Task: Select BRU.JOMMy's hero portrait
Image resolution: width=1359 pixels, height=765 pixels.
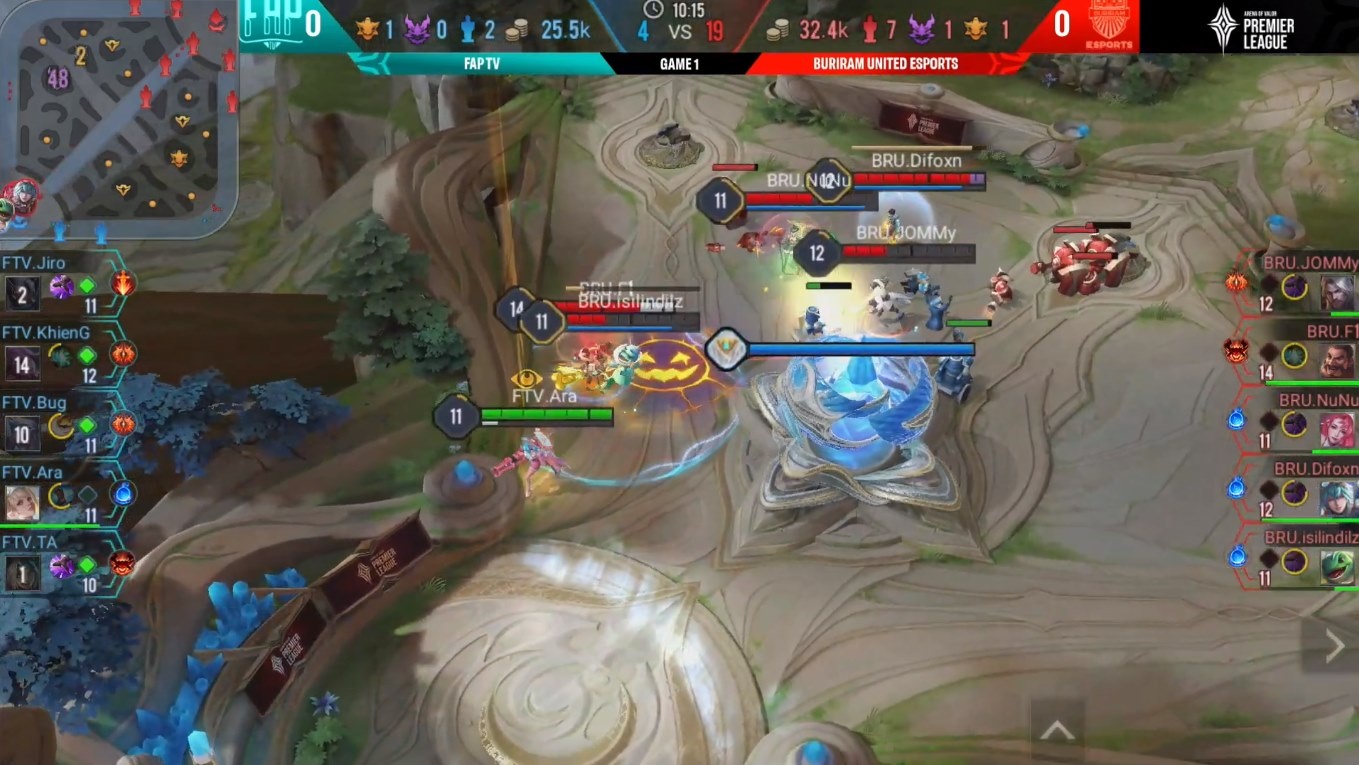Action: (1336, 293)
